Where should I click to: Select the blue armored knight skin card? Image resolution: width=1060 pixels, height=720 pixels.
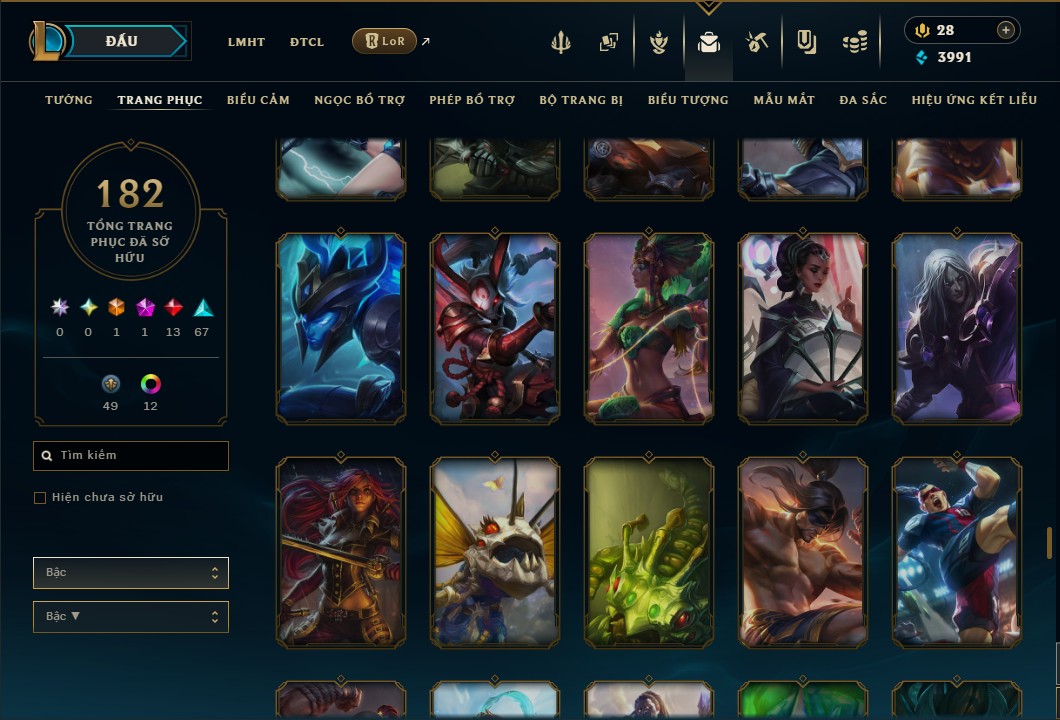click(341, 328)
